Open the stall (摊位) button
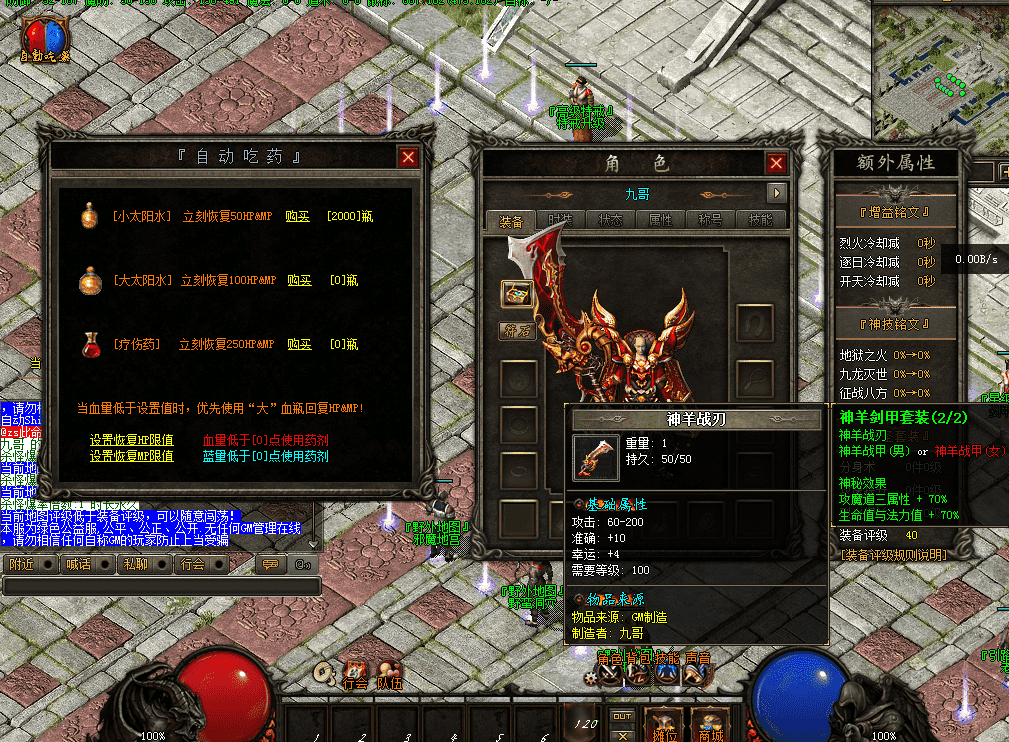1009x742 pixels. [660, 724]
